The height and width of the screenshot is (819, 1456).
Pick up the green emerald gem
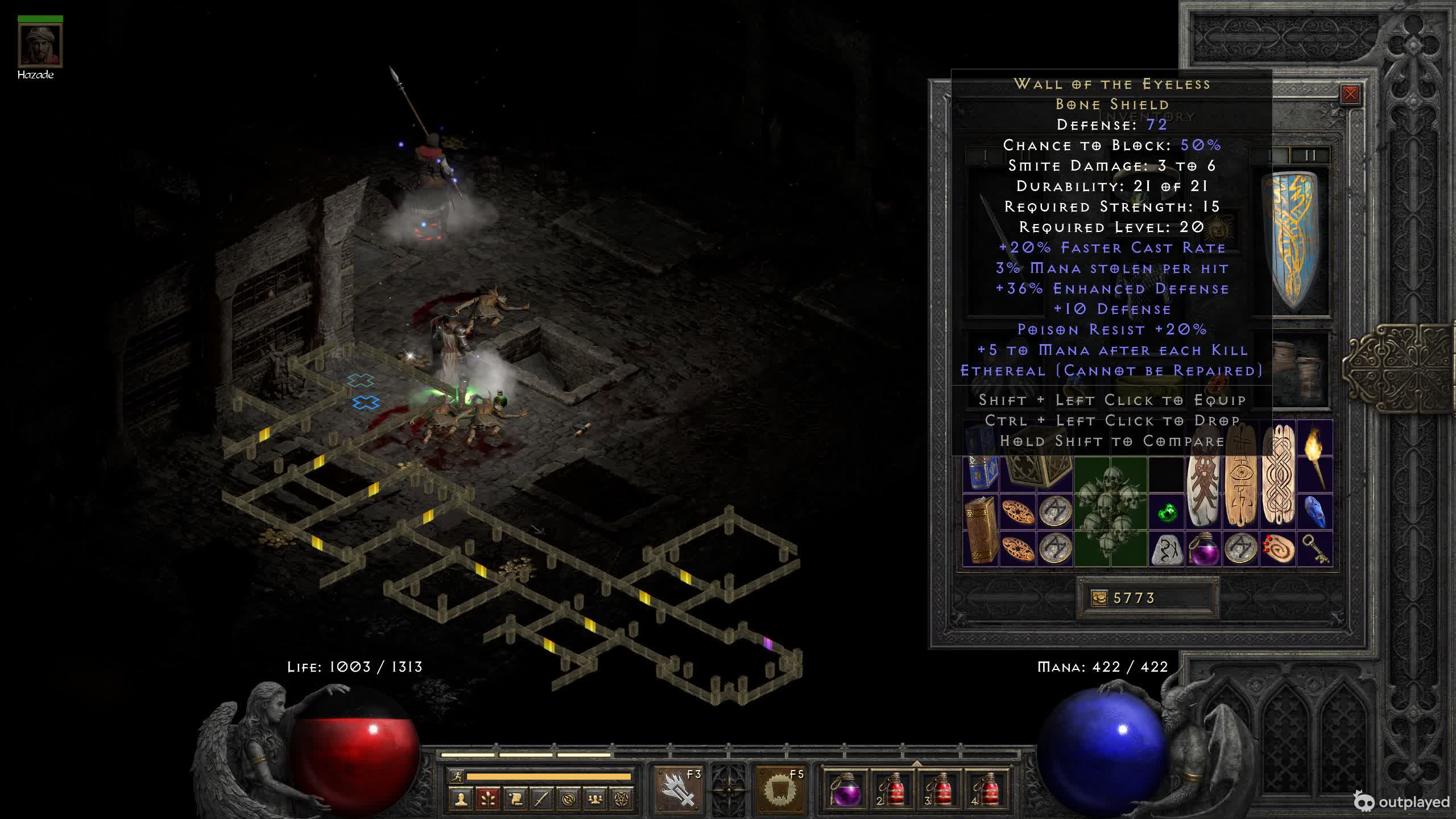pyautogui.click(x=1167, y=513)
